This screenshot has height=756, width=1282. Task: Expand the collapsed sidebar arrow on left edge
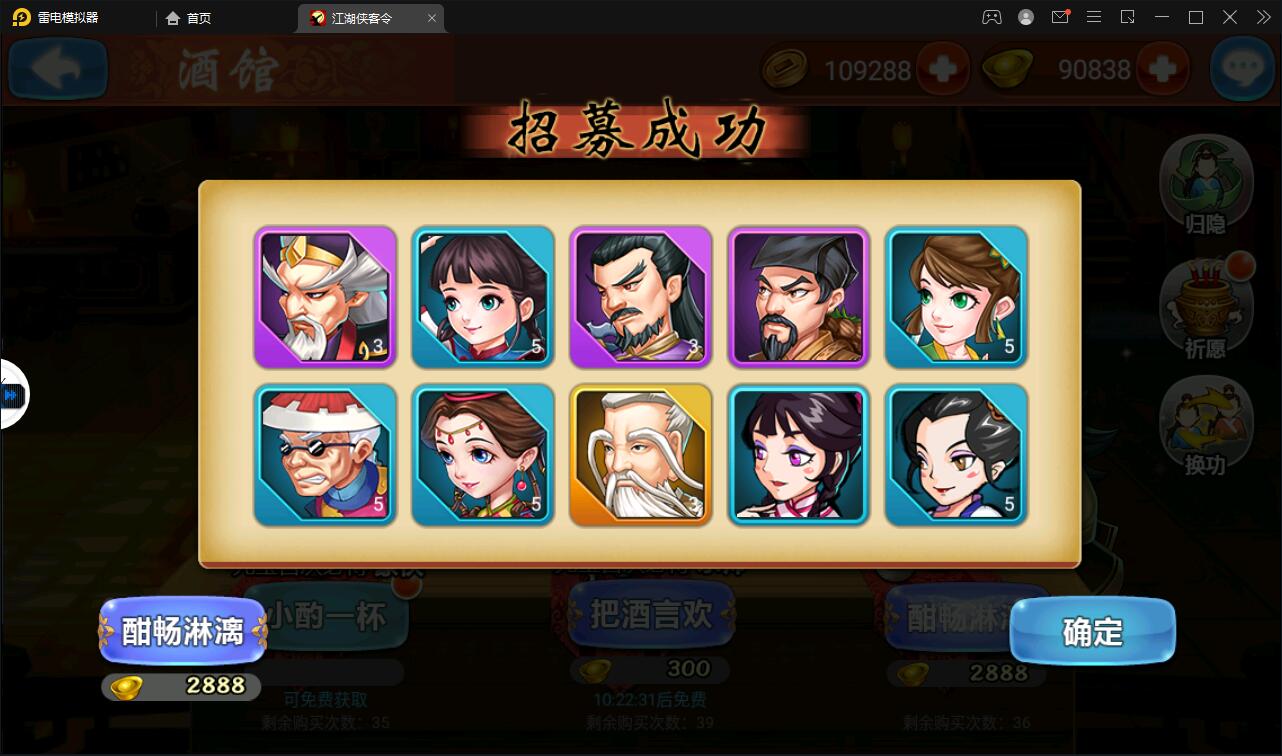pyautogui.click(x=12, y=394)
